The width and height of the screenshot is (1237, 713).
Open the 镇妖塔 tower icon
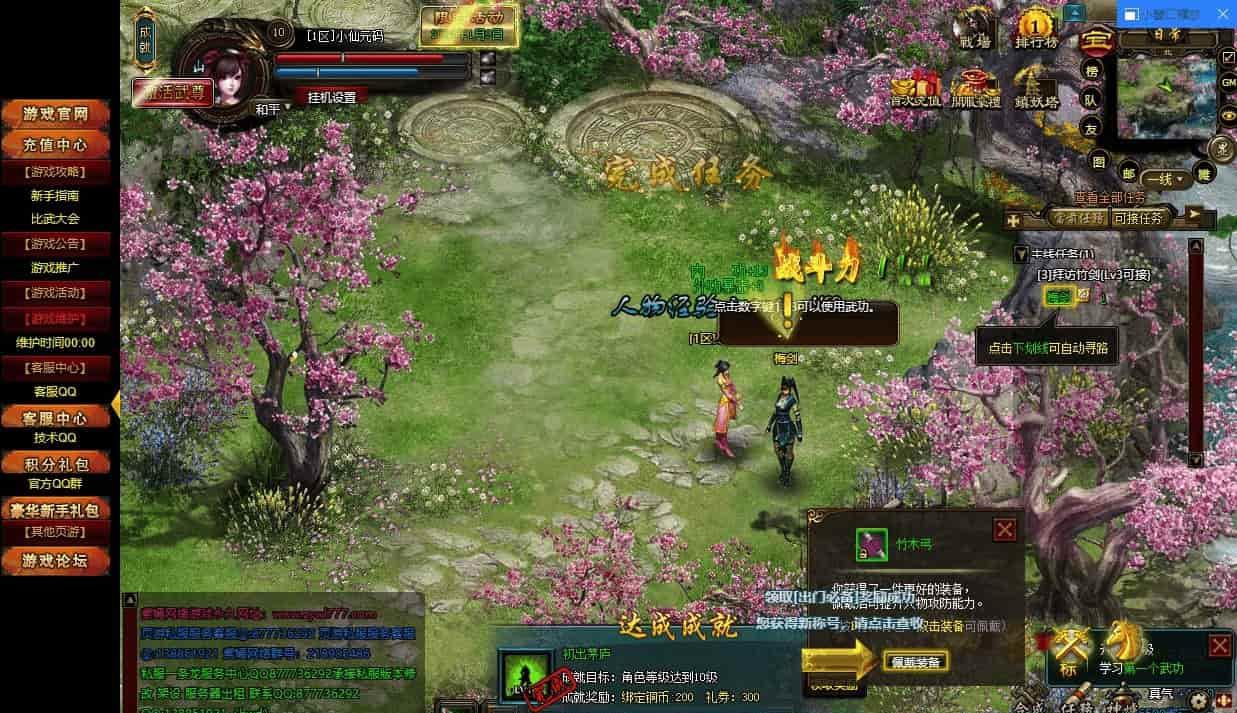(x=1036, y=90)
